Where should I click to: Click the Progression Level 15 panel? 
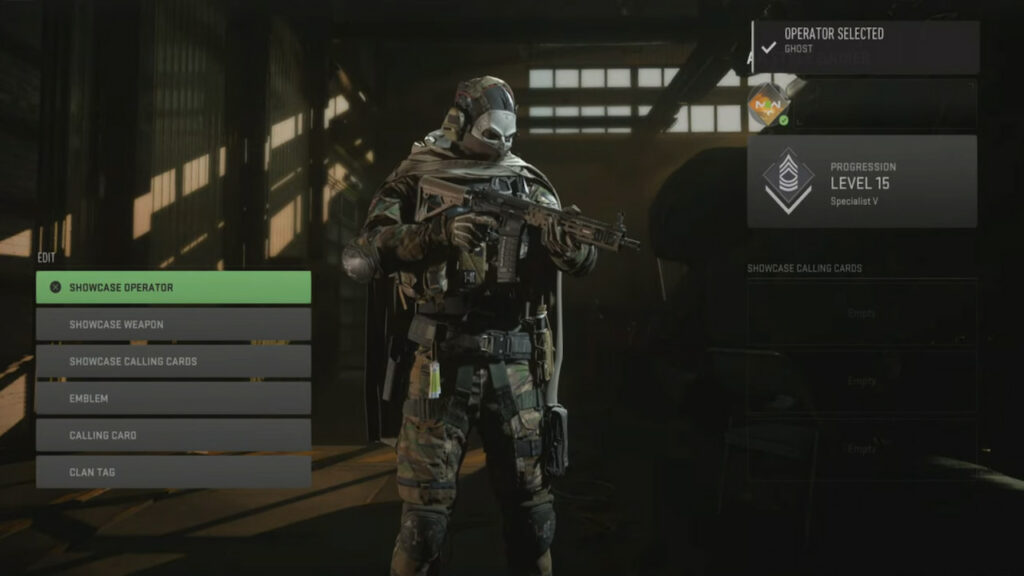[862, 181]
